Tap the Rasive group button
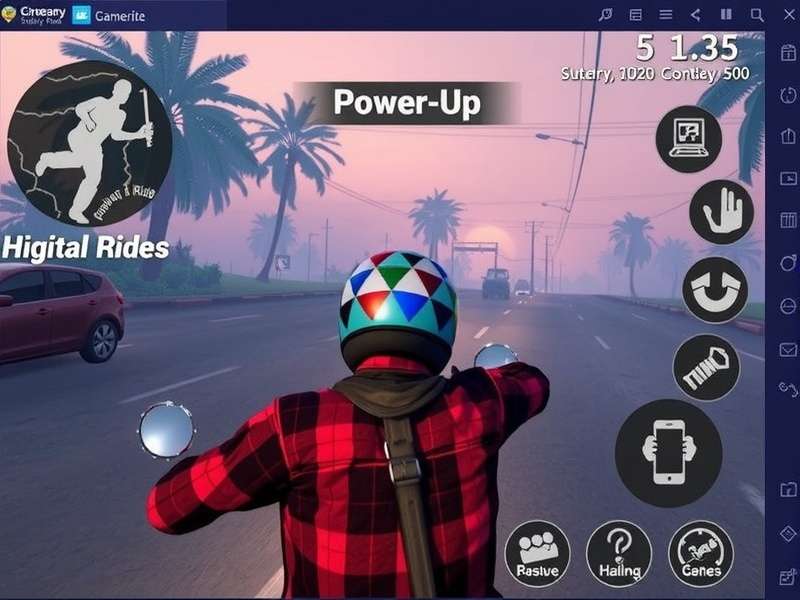This screenshot has width=800, height=600. click(x=537, y=553)
